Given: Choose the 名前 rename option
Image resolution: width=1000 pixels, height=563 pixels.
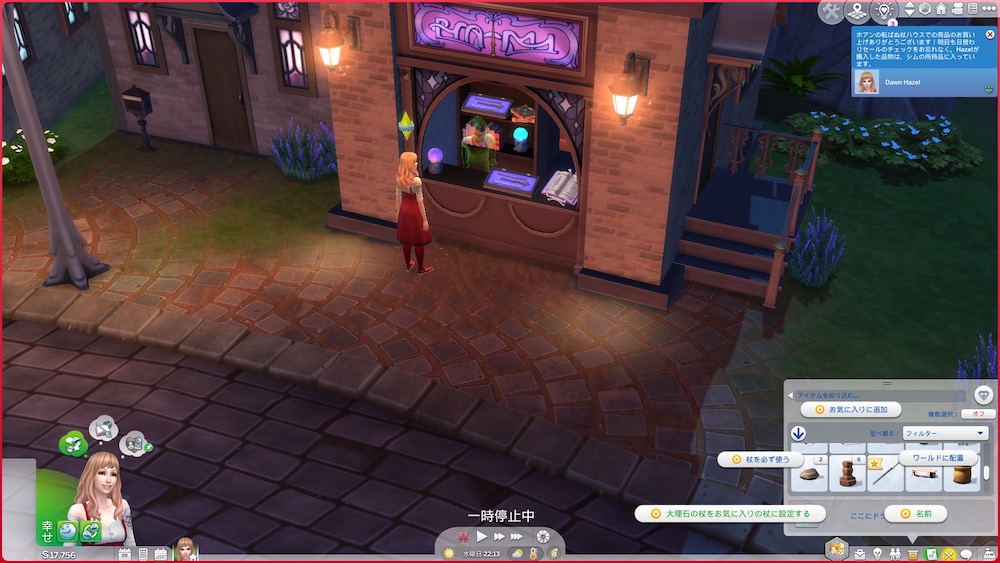Looking at the screenshot, I should tap(922, 513).
